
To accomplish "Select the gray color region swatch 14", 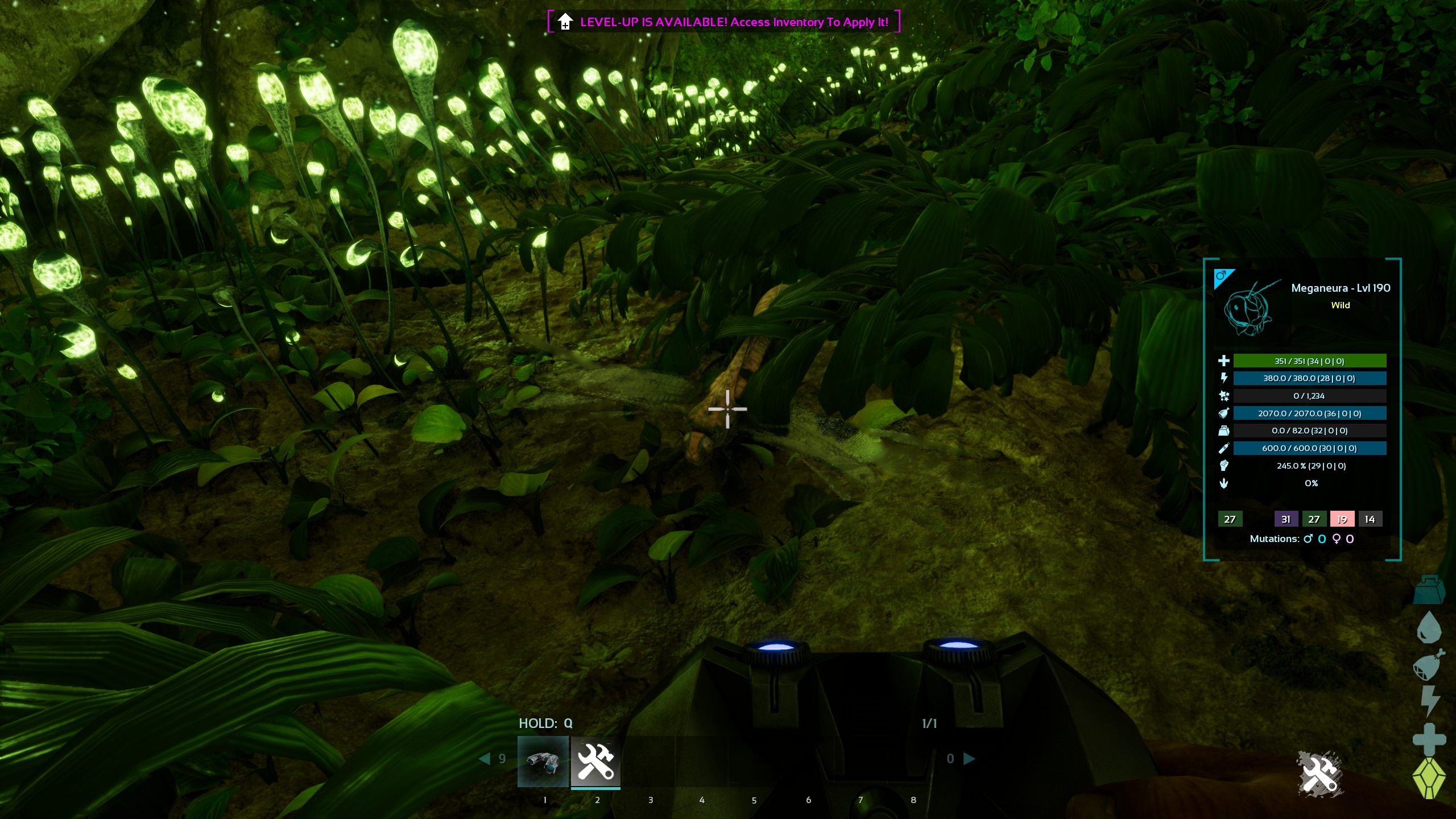I will click(x=1370, y=519).
